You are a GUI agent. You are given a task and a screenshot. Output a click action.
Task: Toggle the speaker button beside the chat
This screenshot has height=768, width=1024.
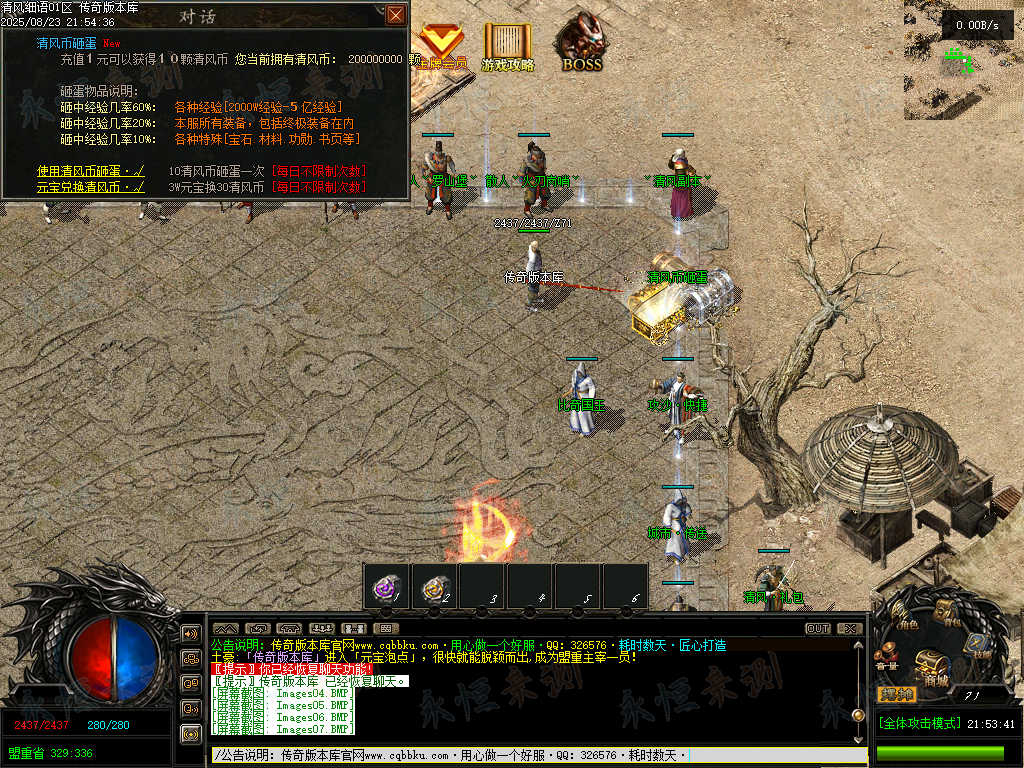(190, 633)
